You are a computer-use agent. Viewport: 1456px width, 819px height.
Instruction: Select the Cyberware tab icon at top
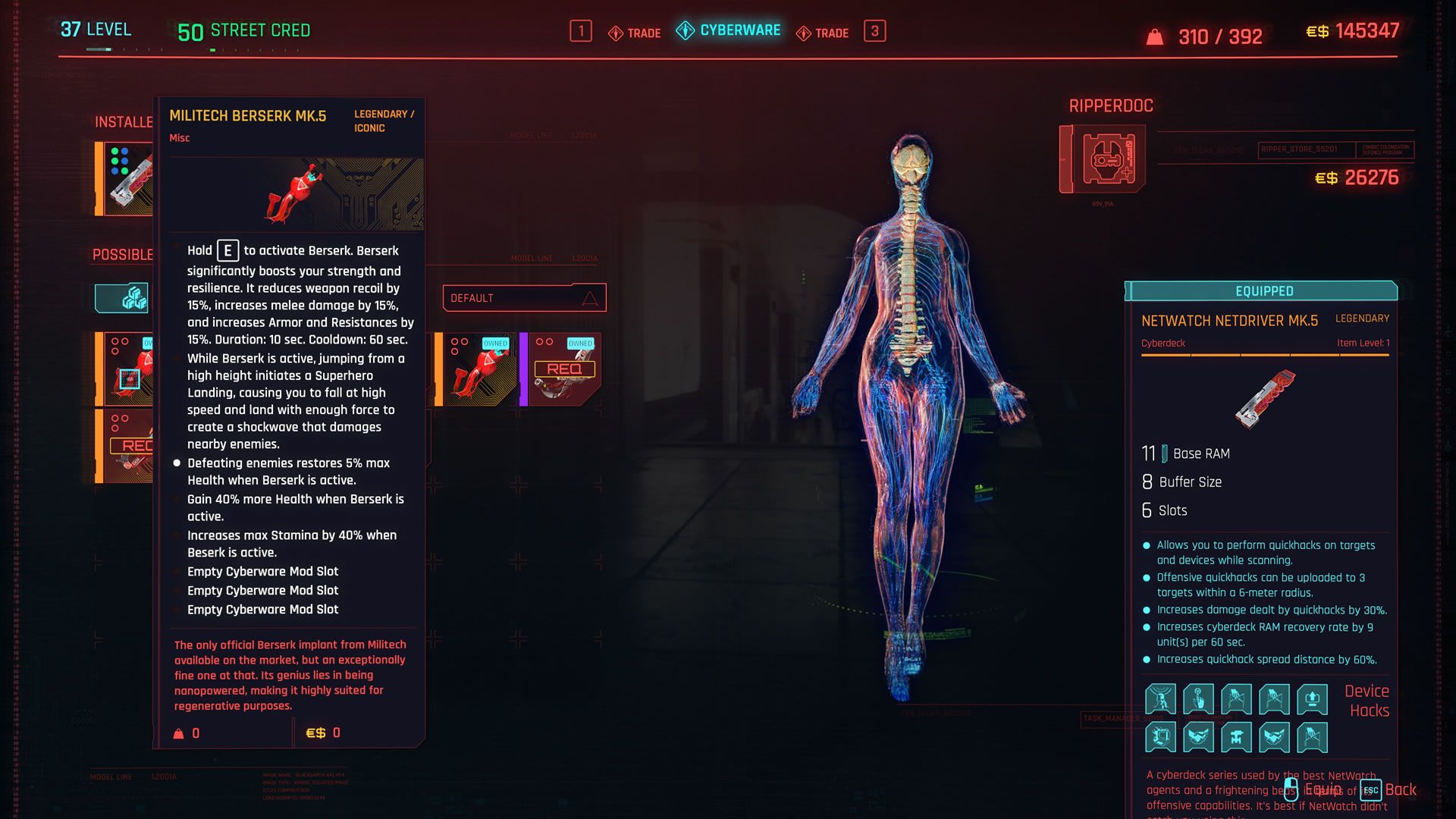(685, 31)
